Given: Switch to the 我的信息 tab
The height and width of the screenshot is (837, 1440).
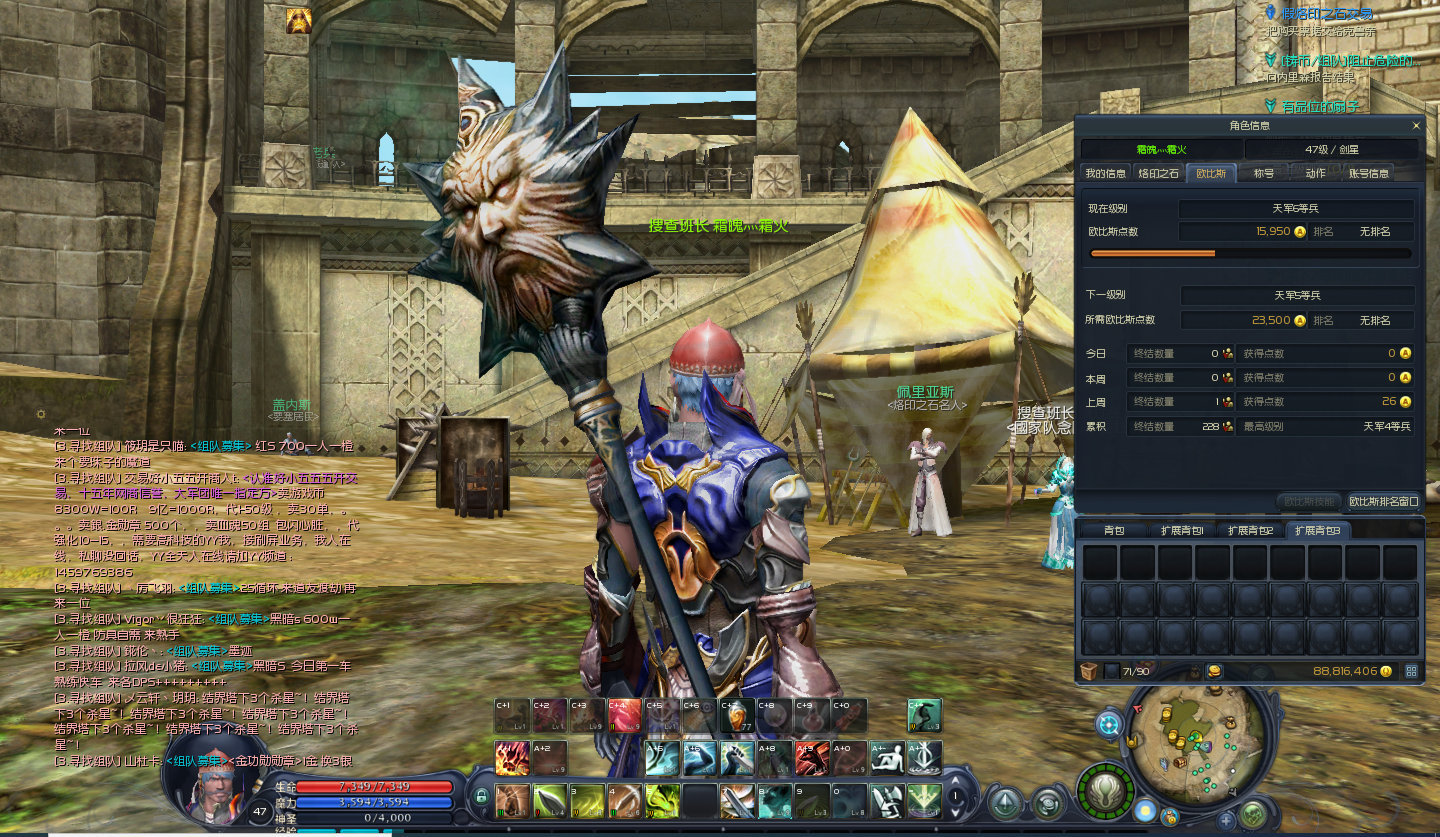Looking at the screenshot, I should tap(1105, 173).
